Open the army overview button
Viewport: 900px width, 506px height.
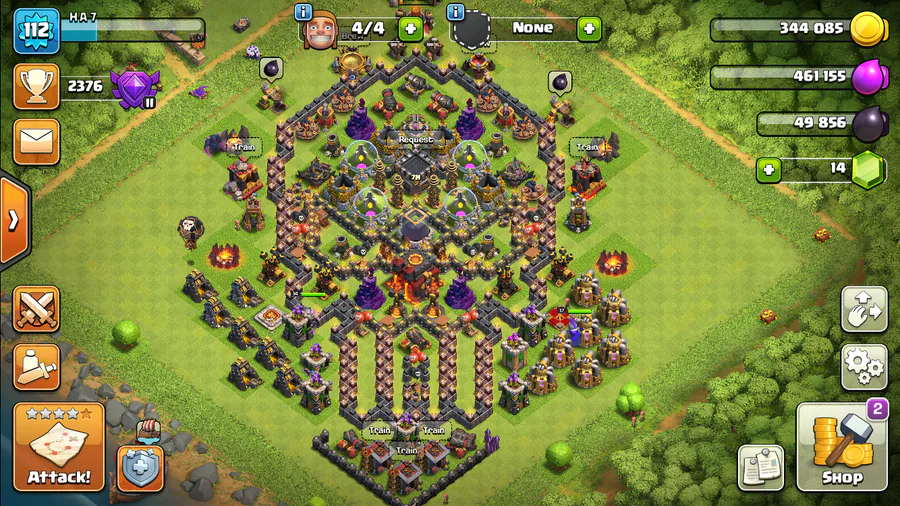(36, 367)
